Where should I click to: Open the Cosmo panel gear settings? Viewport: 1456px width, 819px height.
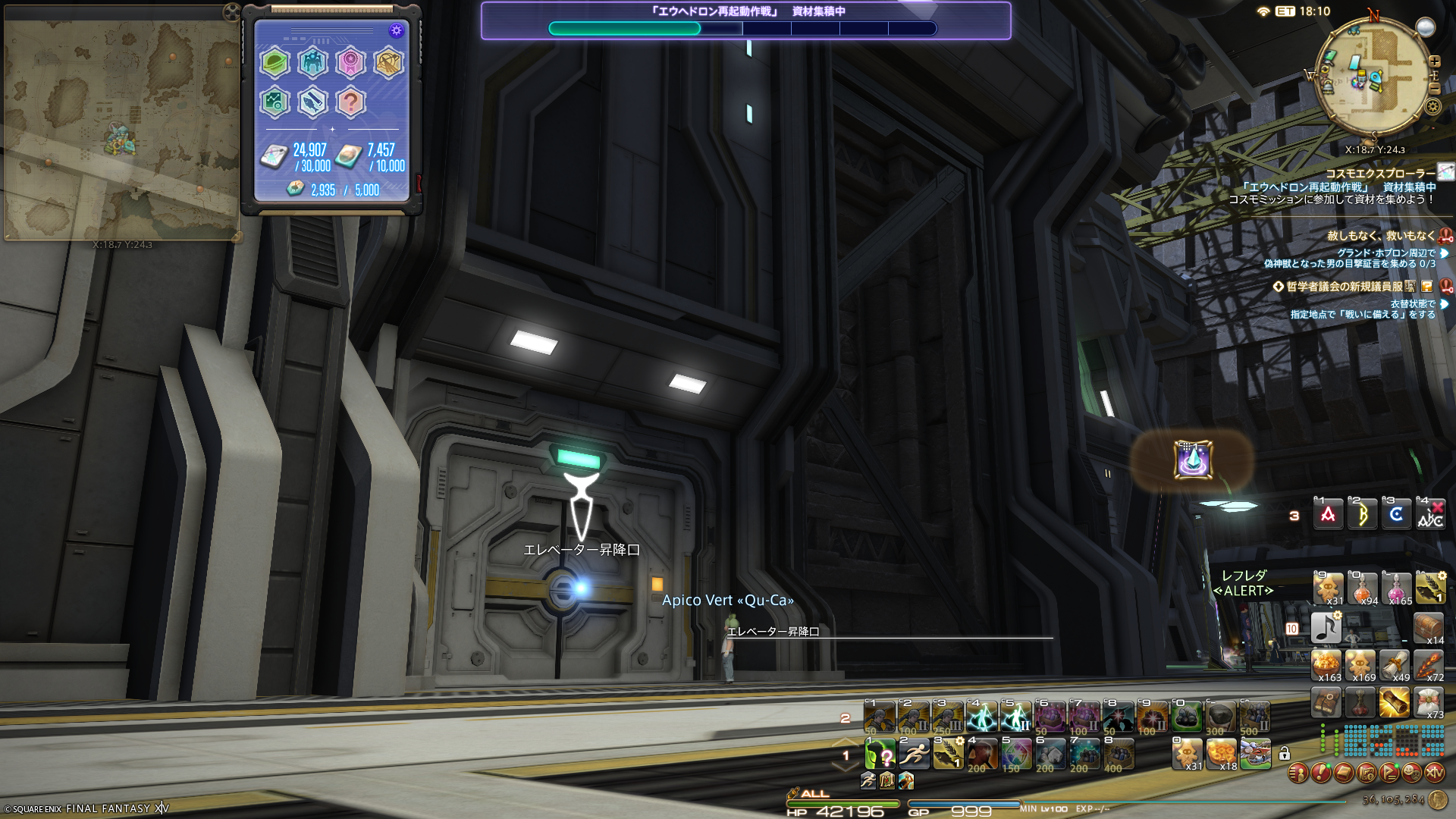pyautogui.click(x=396, y=30)
